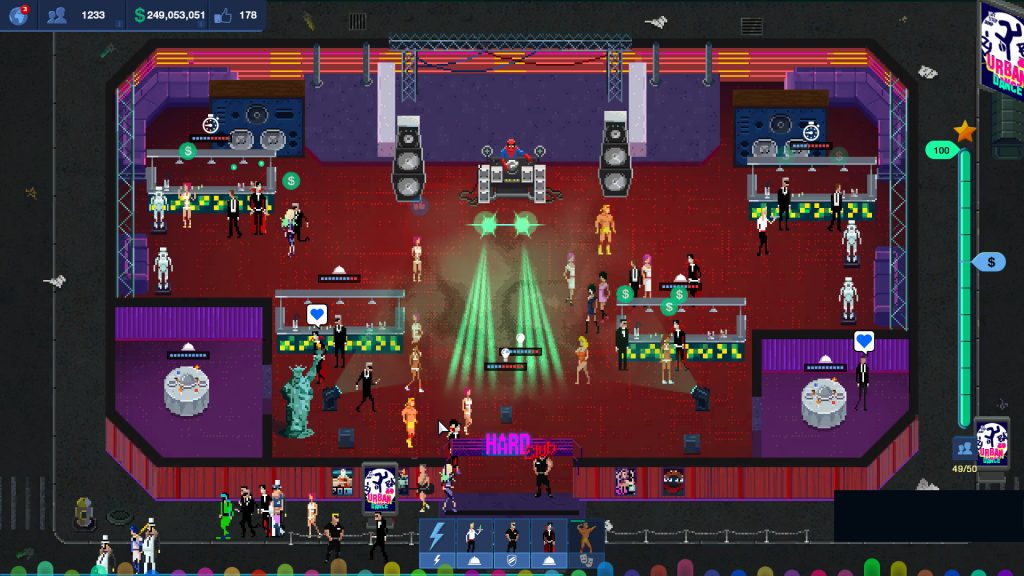Tap the heart bubble above the Statue of Liberty
This screenshot has height=576, width=1024.
[317, 315]
